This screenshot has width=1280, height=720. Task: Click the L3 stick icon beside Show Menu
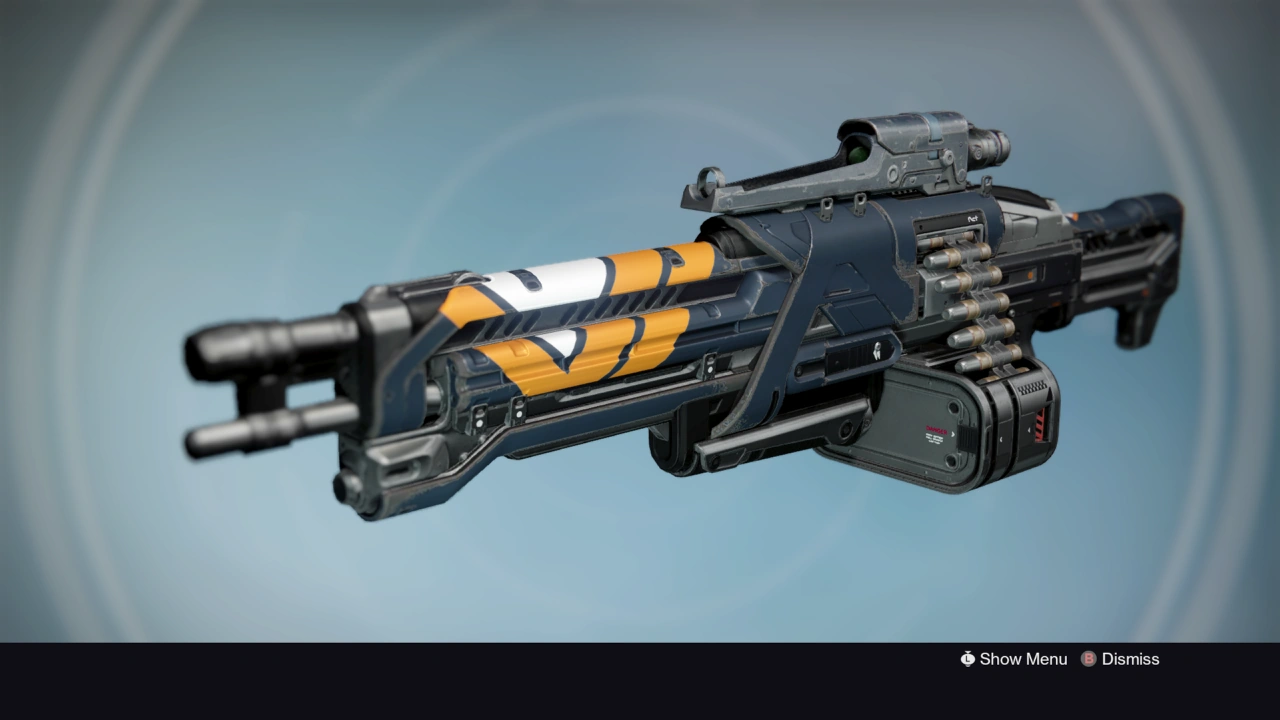click(x=966, y=659)
